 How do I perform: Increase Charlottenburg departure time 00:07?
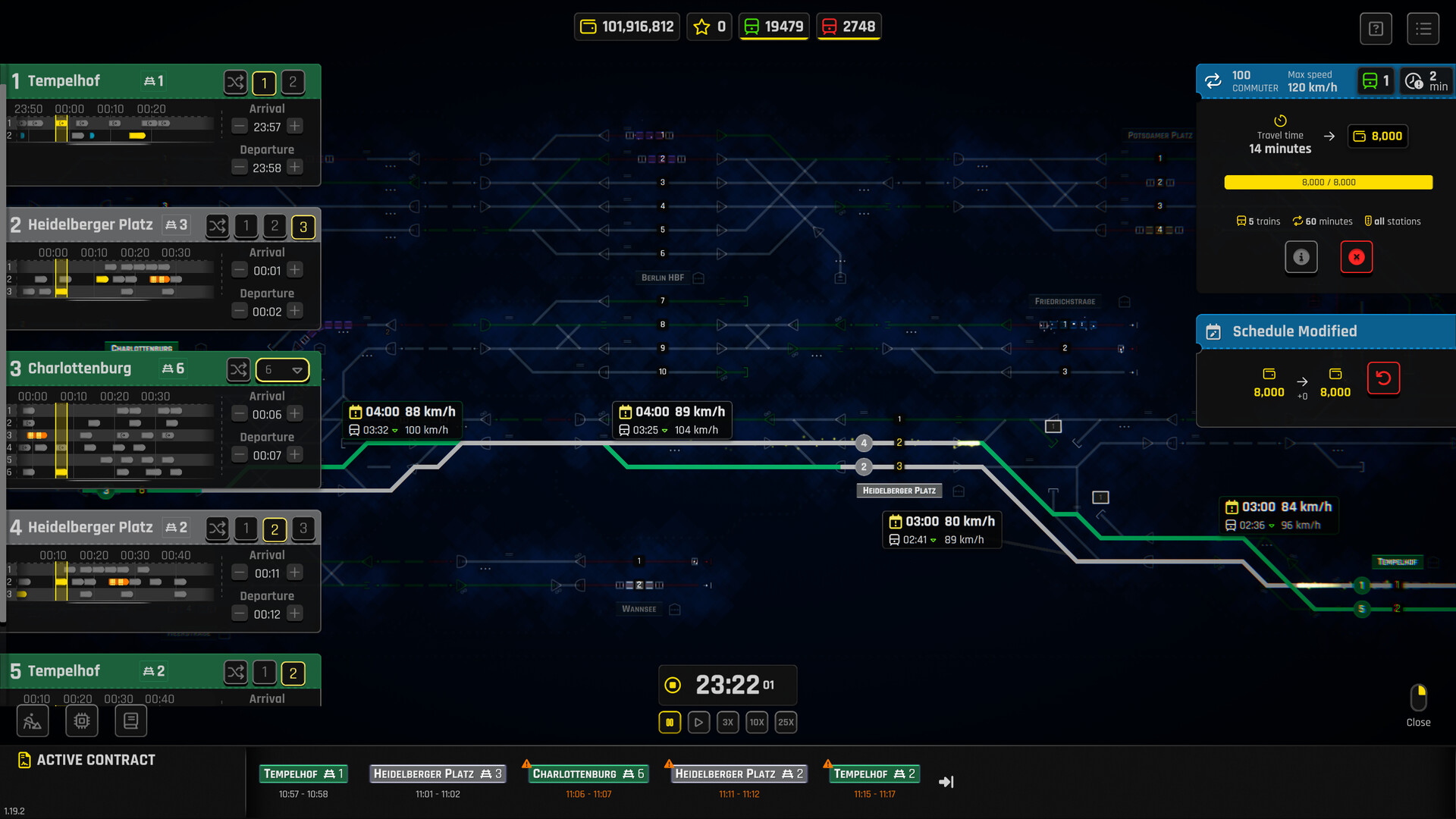click(x=295, y=455)
